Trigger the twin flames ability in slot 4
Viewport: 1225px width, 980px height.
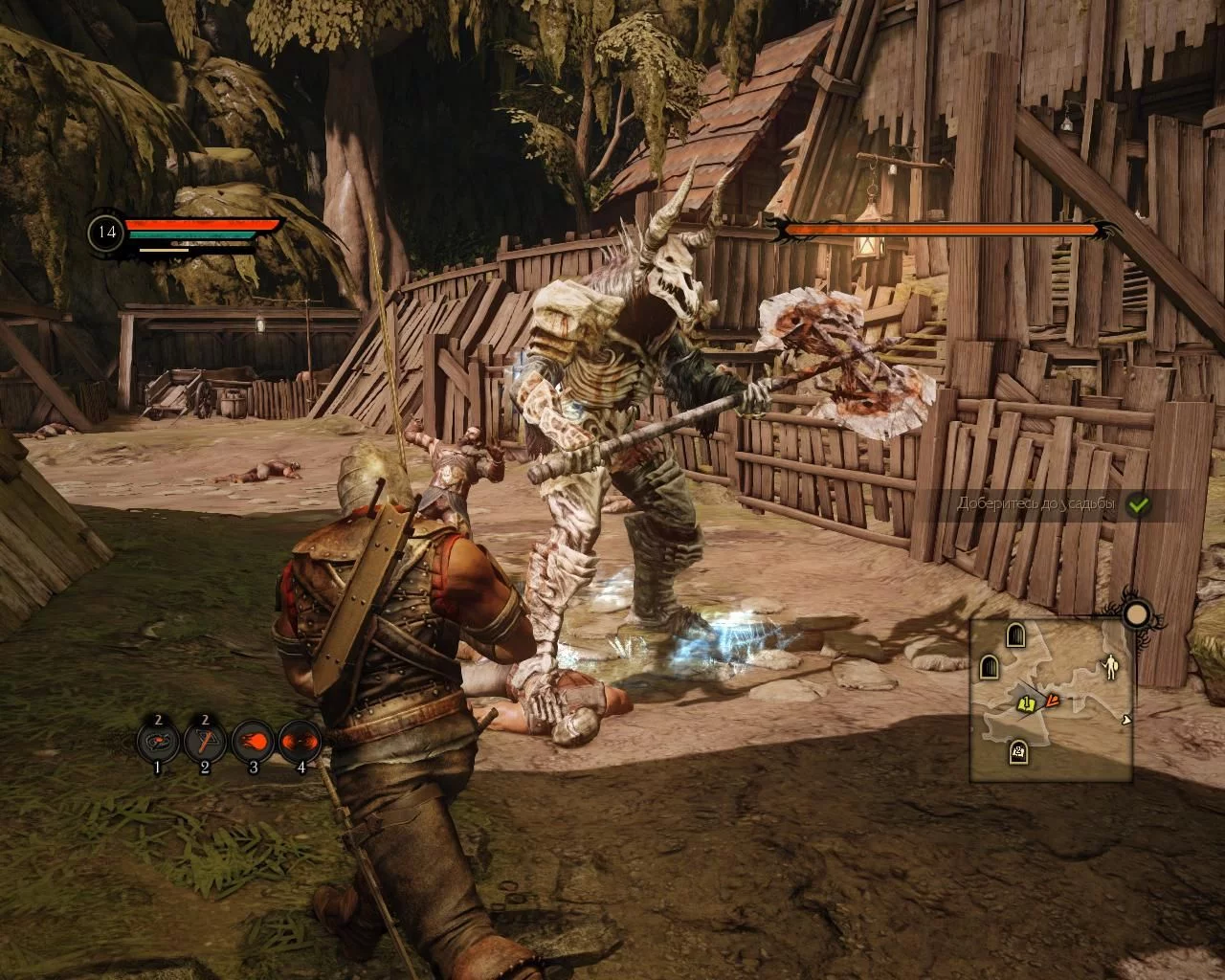[299, 741]
